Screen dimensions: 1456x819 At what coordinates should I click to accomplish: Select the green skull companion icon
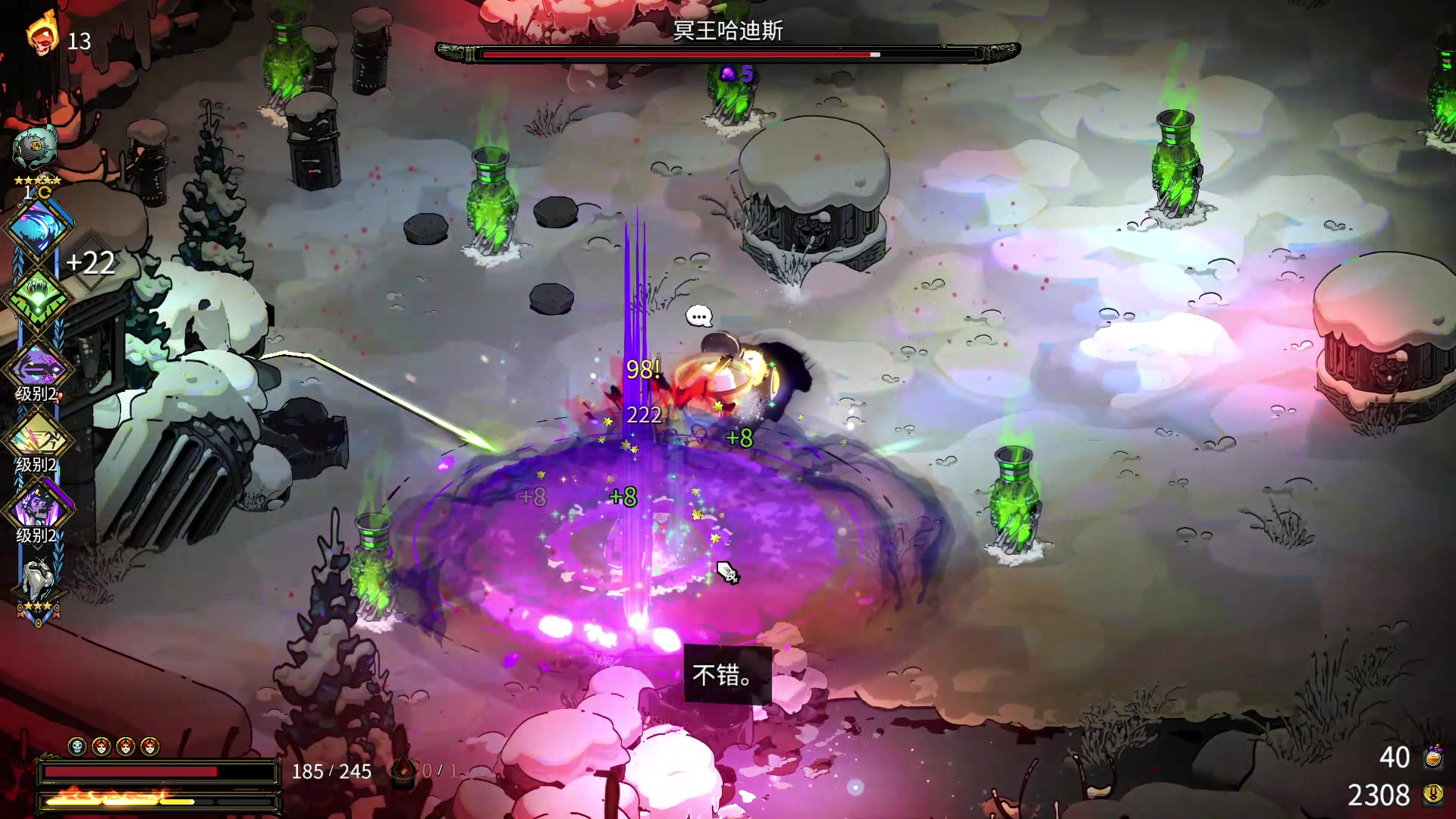click(35, 148)
